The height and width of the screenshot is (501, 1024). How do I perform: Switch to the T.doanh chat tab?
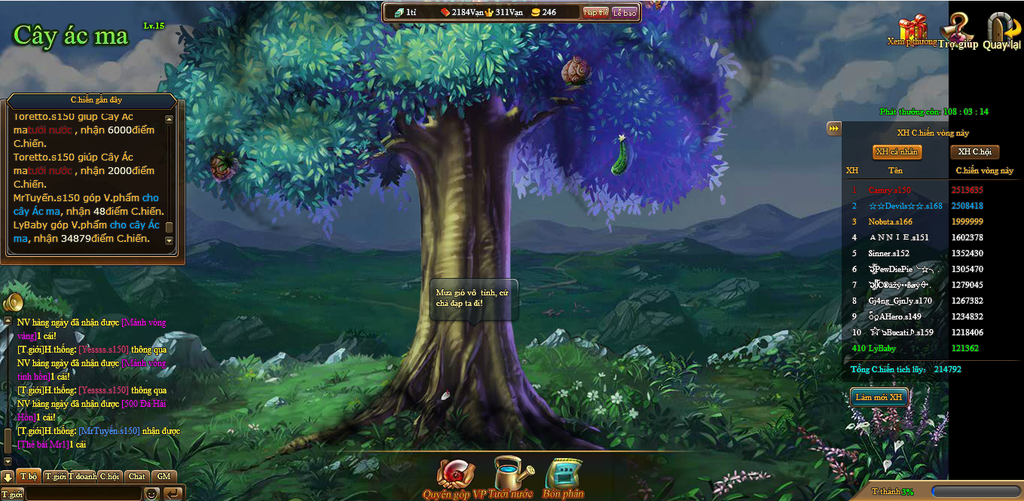click(x=82, y=476)
